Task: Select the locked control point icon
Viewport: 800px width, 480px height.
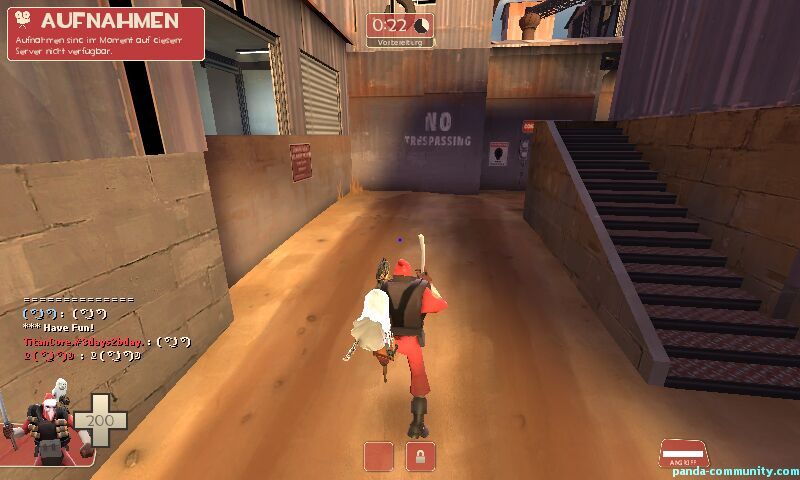Action: [x=420, y=456]
